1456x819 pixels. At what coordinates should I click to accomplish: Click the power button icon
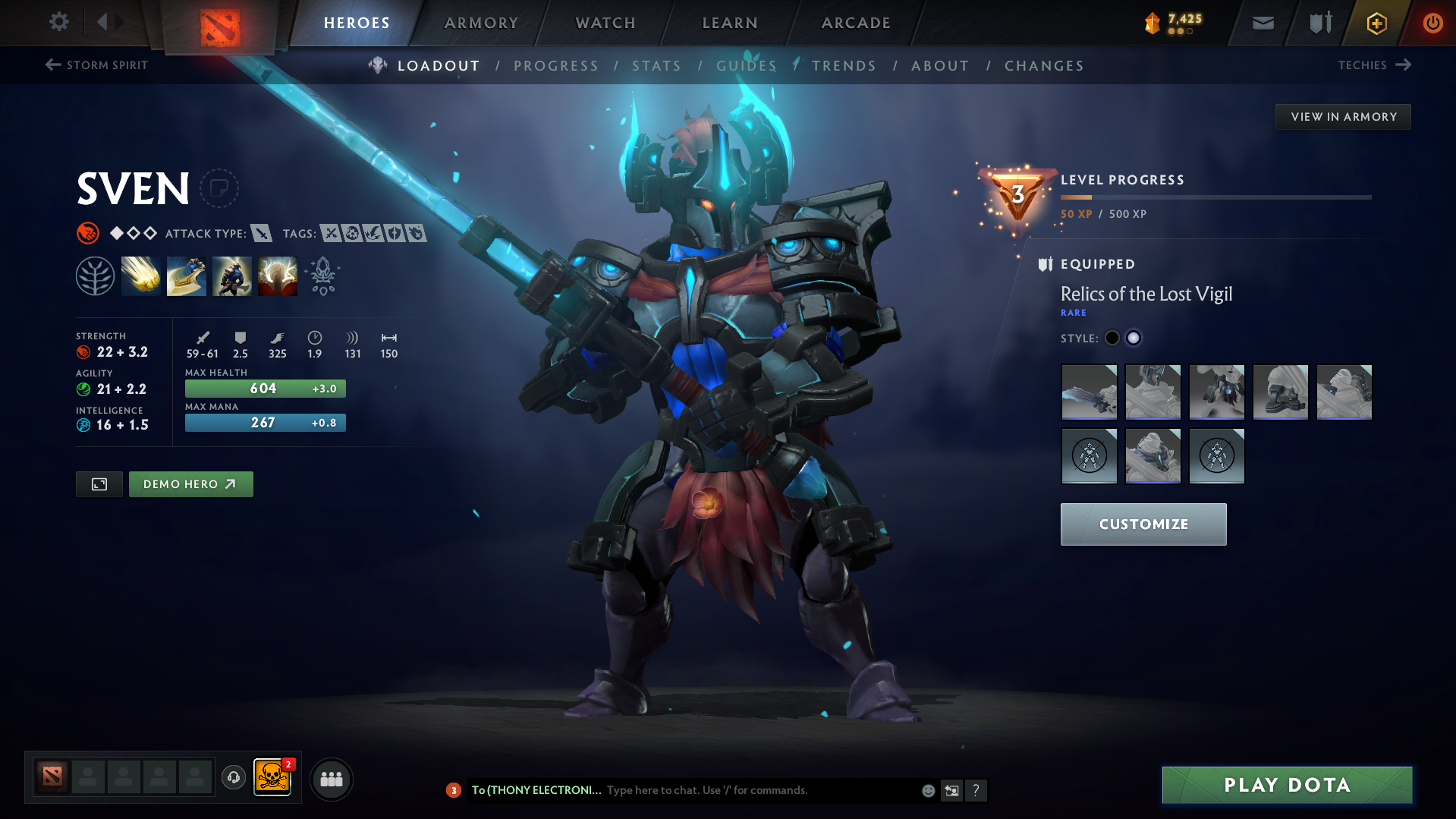pyautogui.click(x=1432, y=23)
